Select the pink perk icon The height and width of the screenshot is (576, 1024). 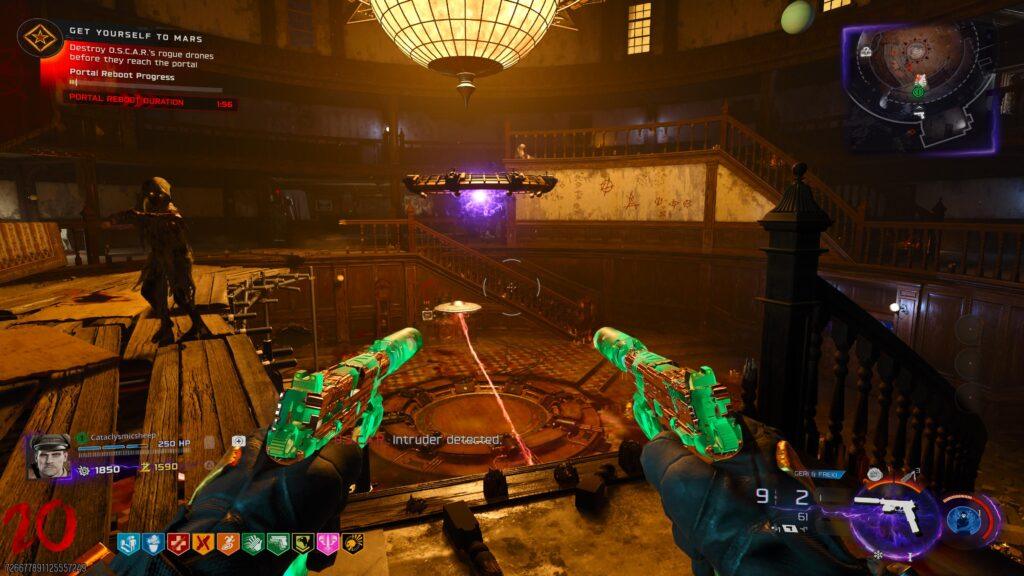tap(326, 543)
